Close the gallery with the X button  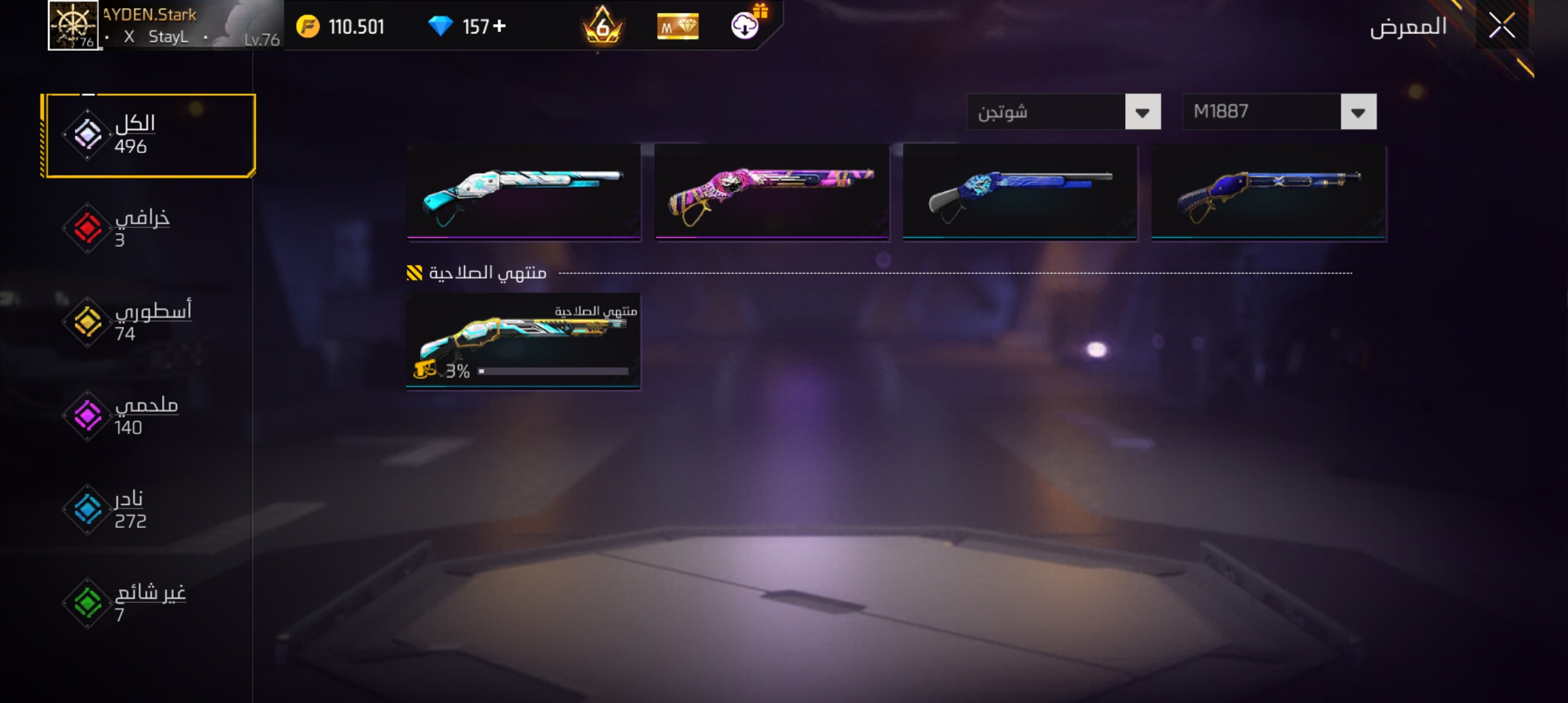pos(1502,26)
